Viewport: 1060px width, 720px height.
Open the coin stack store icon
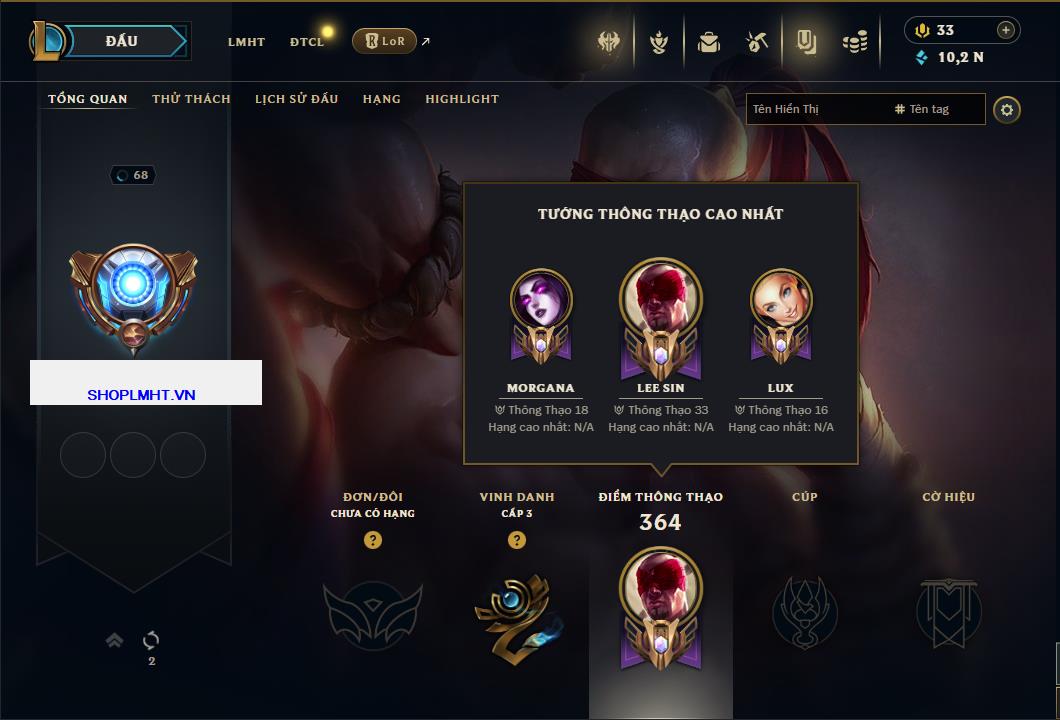coord(854,42)
